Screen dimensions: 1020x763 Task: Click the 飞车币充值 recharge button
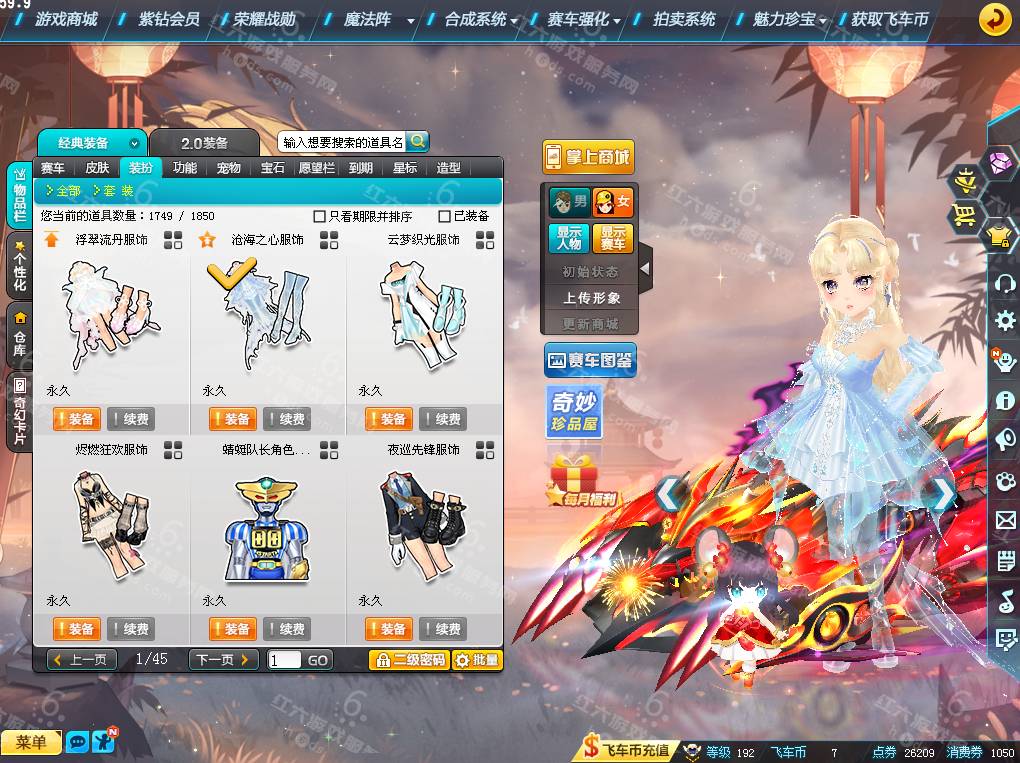[628, 750]
